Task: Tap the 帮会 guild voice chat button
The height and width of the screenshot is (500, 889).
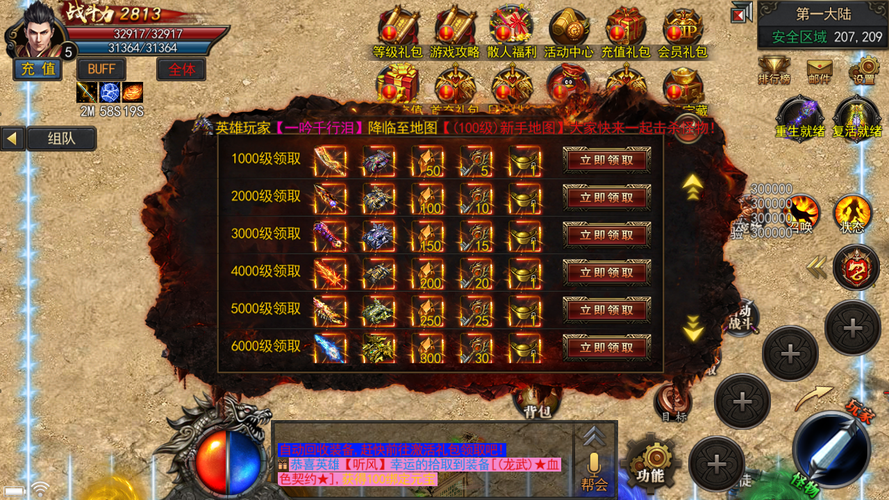Action: point(595,470)
